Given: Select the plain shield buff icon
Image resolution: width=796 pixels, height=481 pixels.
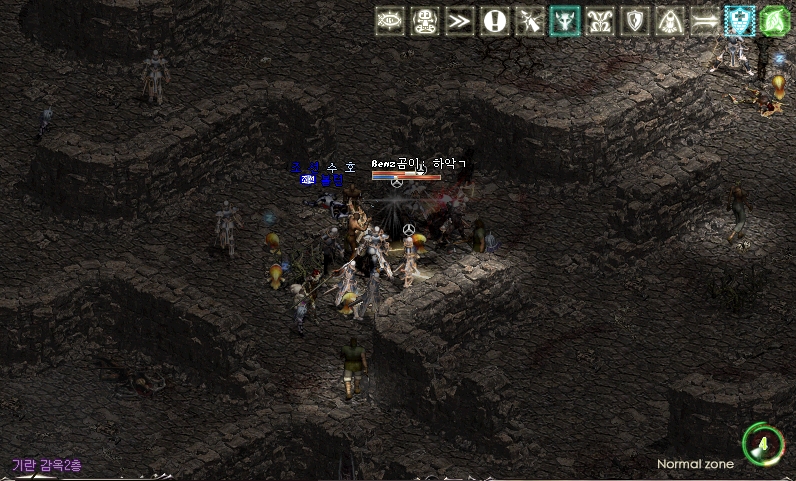Looking at the screenshot, I should pyautogui.click(x=635, y=21).
